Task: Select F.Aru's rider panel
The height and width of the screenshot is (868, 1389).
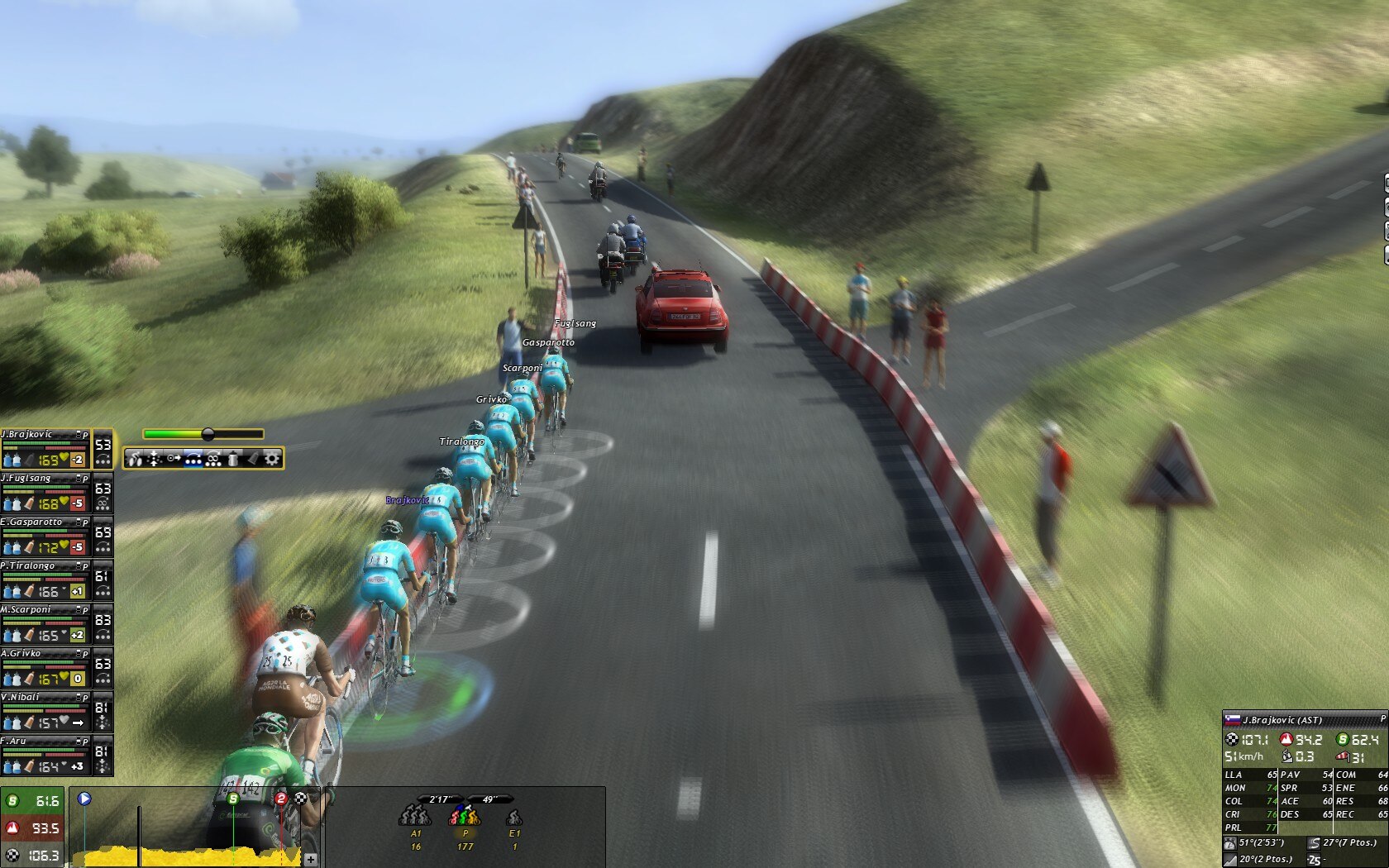Action: [x=45, y=754]
